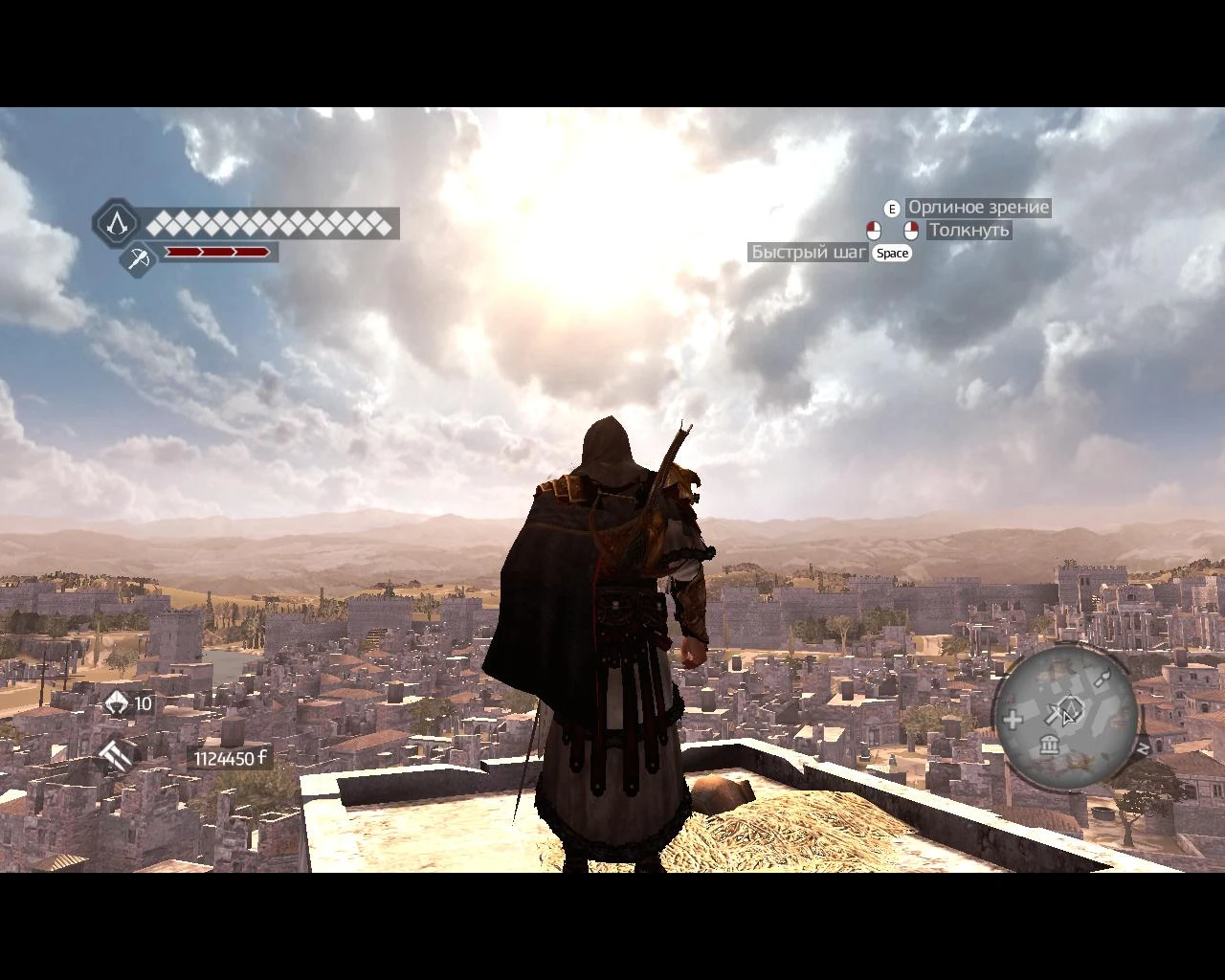Image resolution: width=1225 pixels, height=980 pixels.
Task: Click the left mouse button icon near Толкнуть
Action: [872, 230]
